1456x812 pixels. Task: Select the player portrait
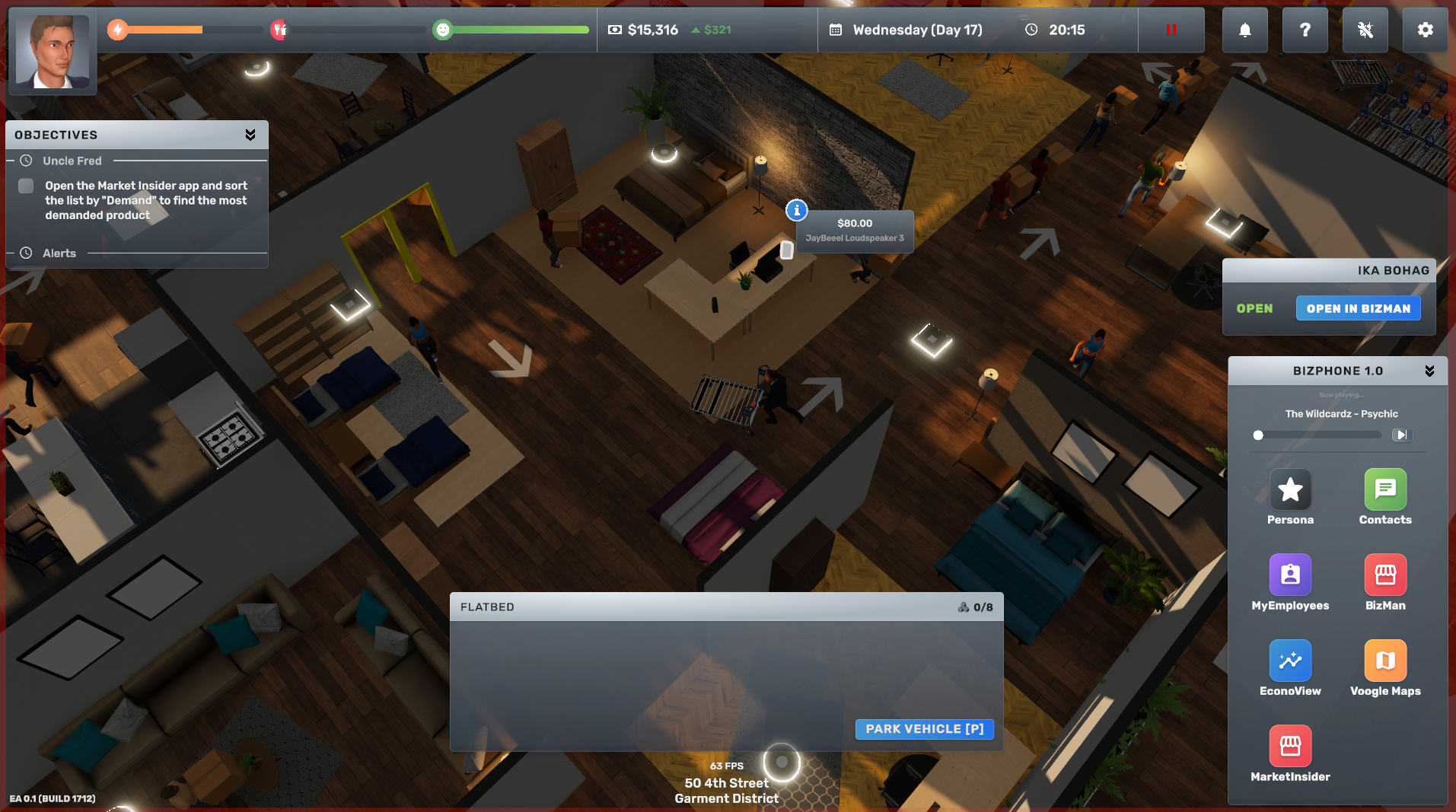coord(53,52)
